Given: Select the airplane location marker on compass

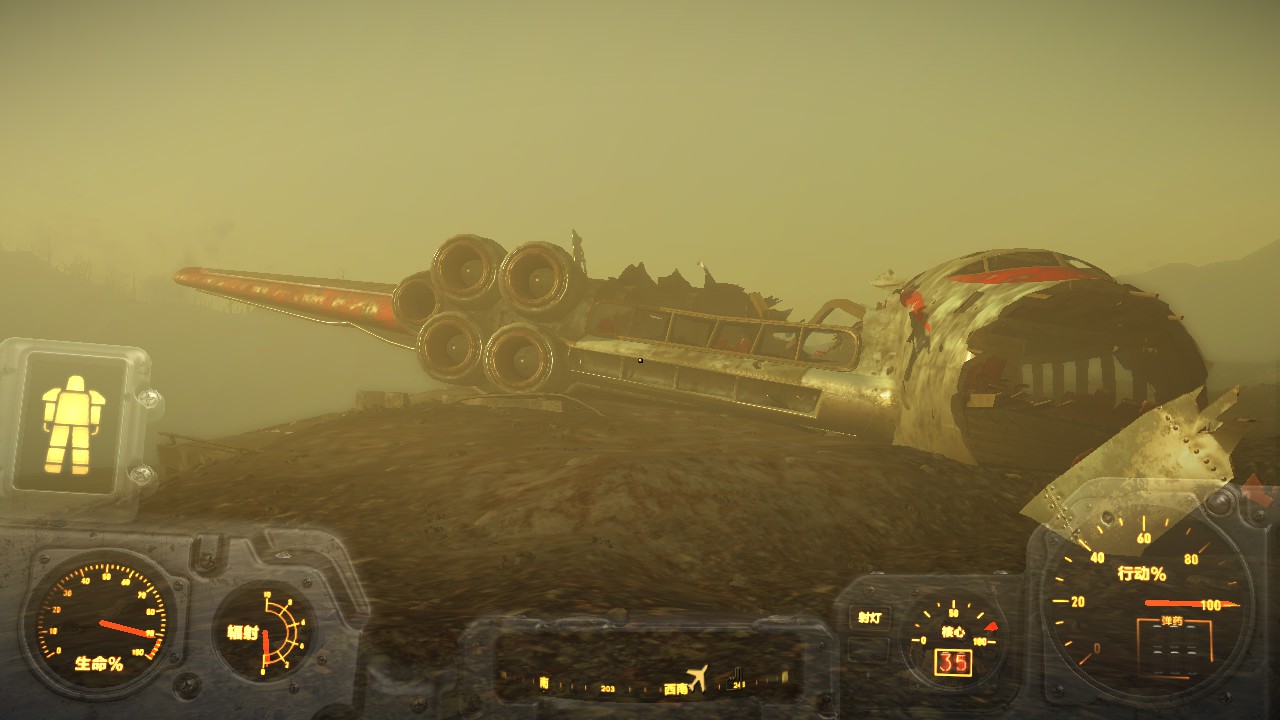Looking at the screenshot, I should coord(698,678).
